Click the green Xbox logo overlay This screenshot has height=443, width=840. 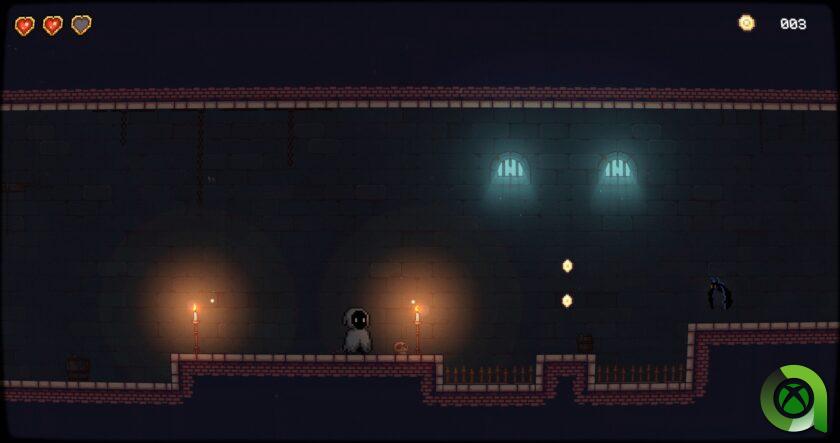coord(793,398)
